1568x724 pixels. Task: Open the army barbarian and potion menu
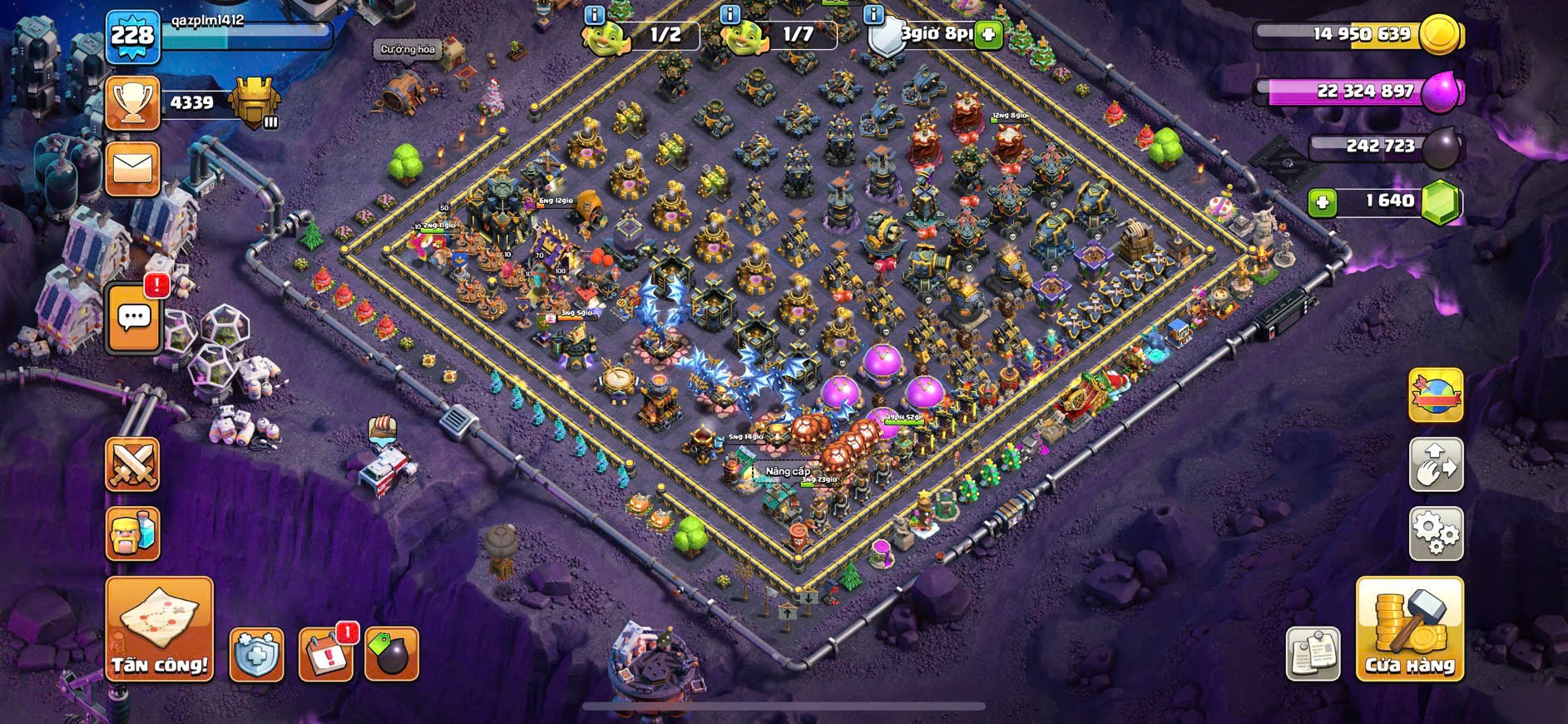point(132,533)
